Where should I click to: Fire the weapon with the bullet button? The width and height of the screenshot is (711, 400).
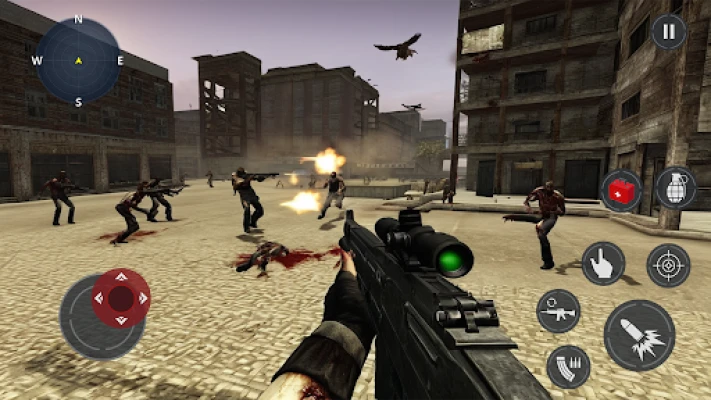coord(639,335)
